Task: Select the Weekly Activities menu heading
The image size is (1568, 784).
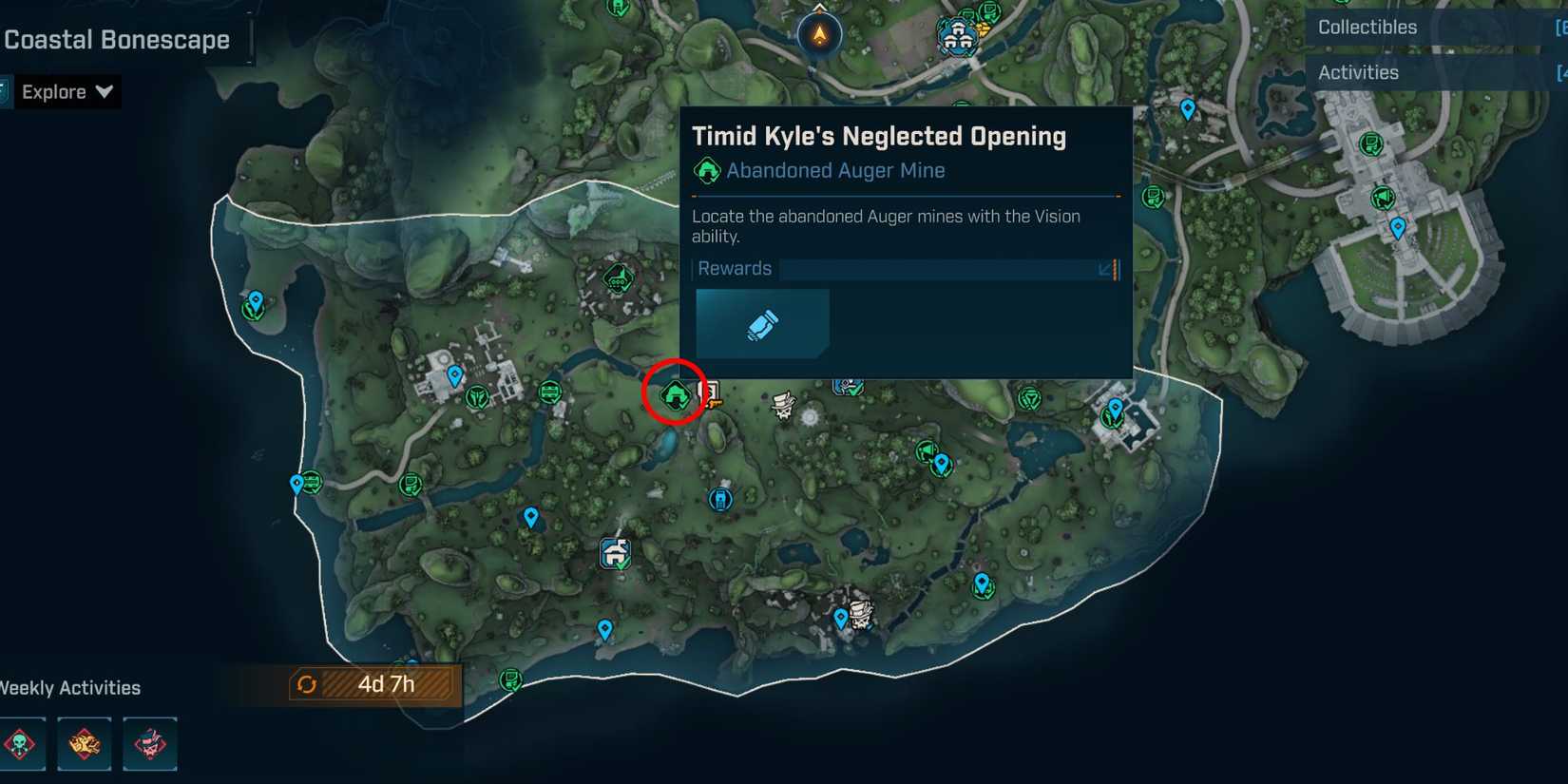Action: coord(69,687)
